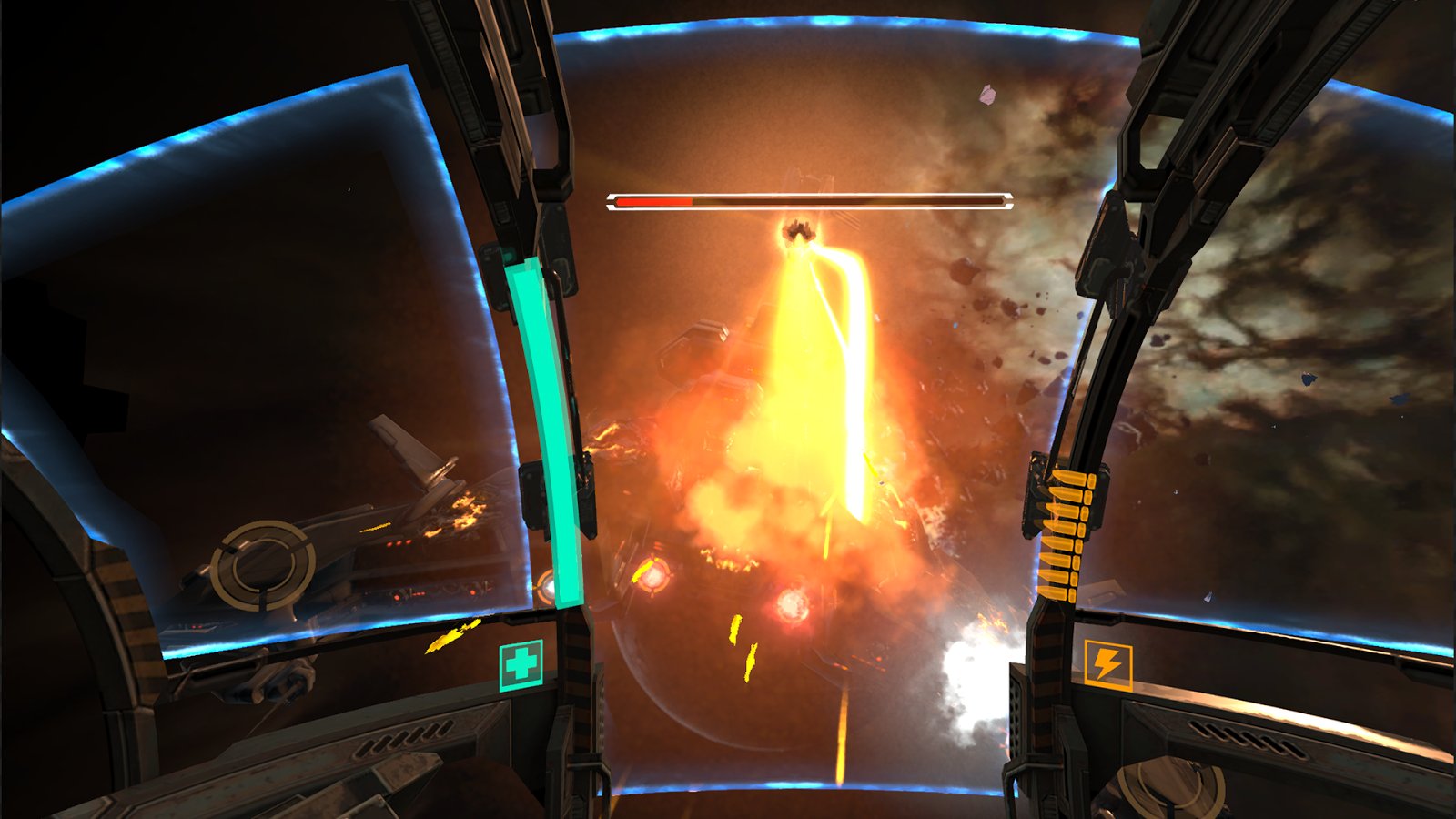Activate the teal medical cross icon
The width and height of the screenshot is (1456, 819).
(521, 665)
